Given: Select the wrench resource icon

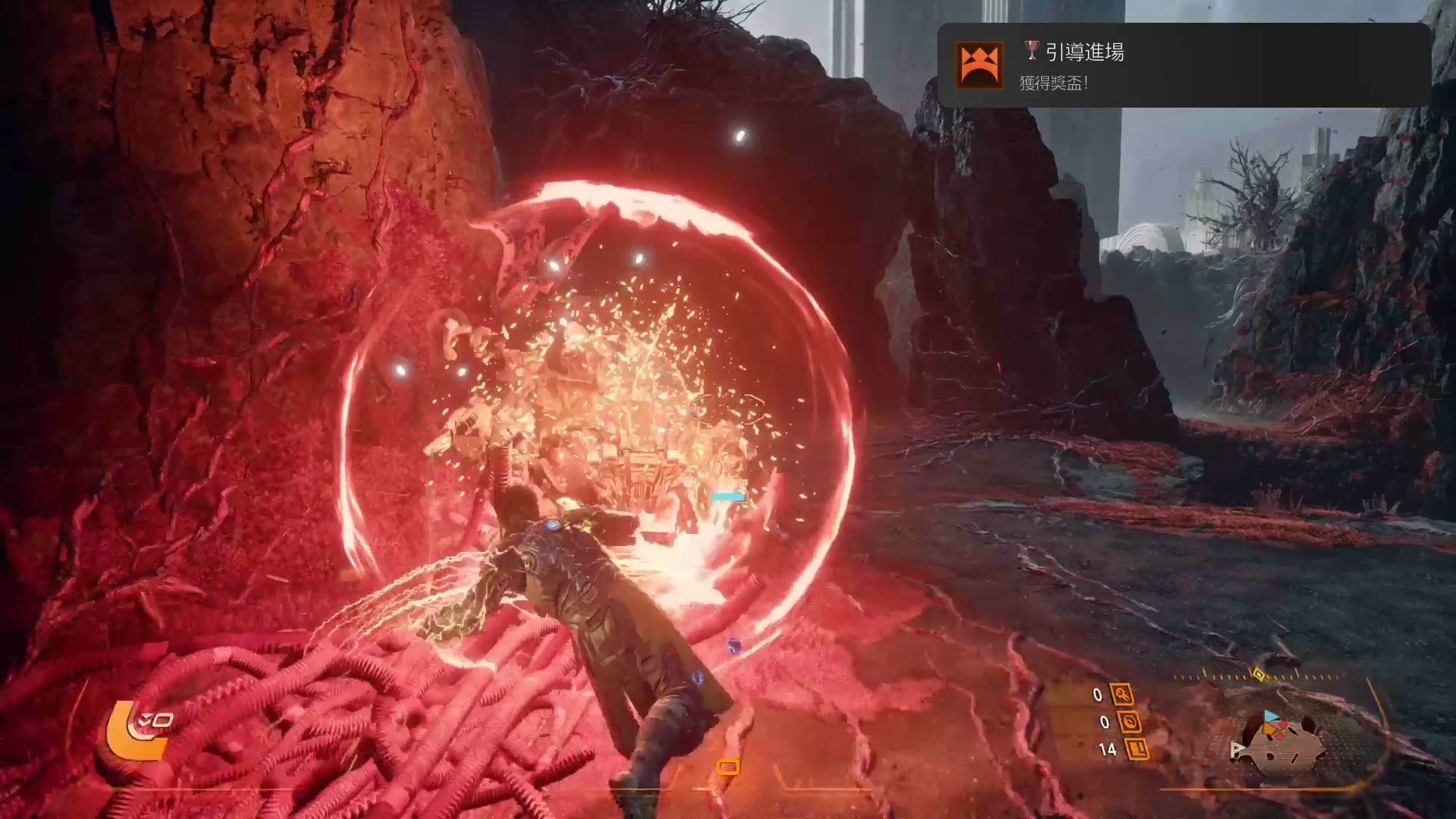Looking at the screenshot, I should point(1122,694).
